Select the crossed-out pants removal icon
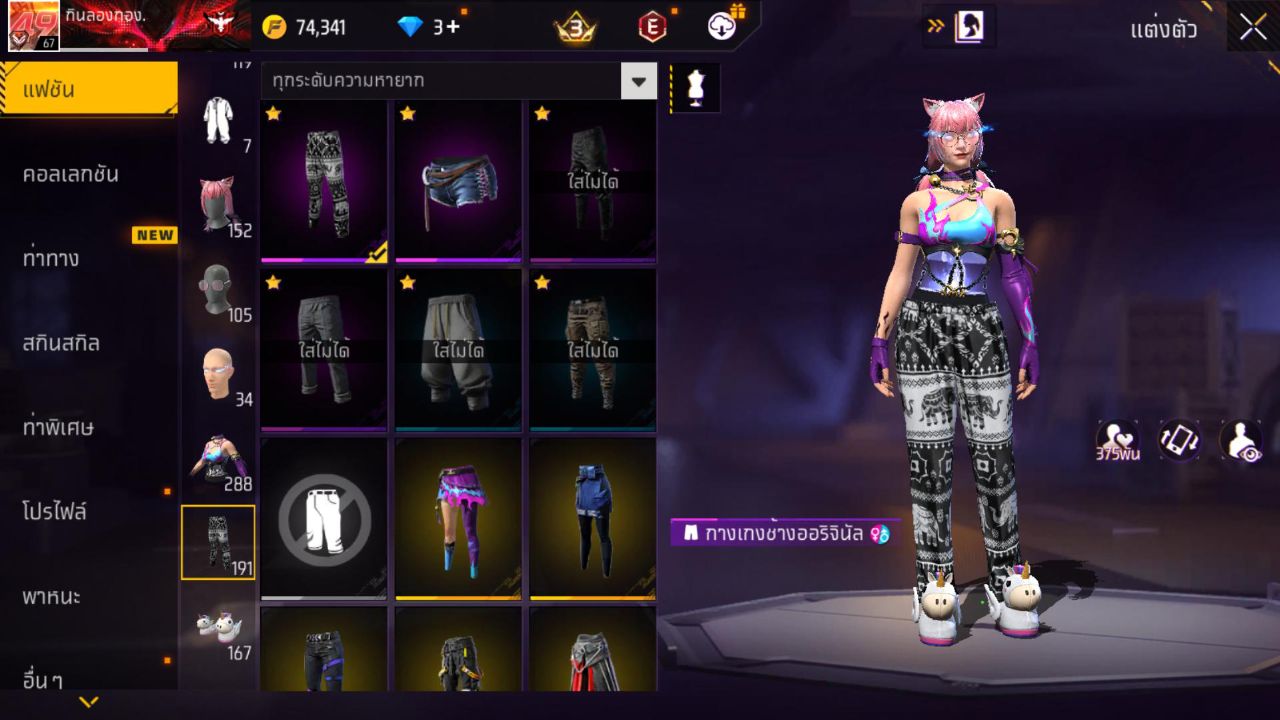1280x720 pixels. pyautogui.click(x=322, y=516)
